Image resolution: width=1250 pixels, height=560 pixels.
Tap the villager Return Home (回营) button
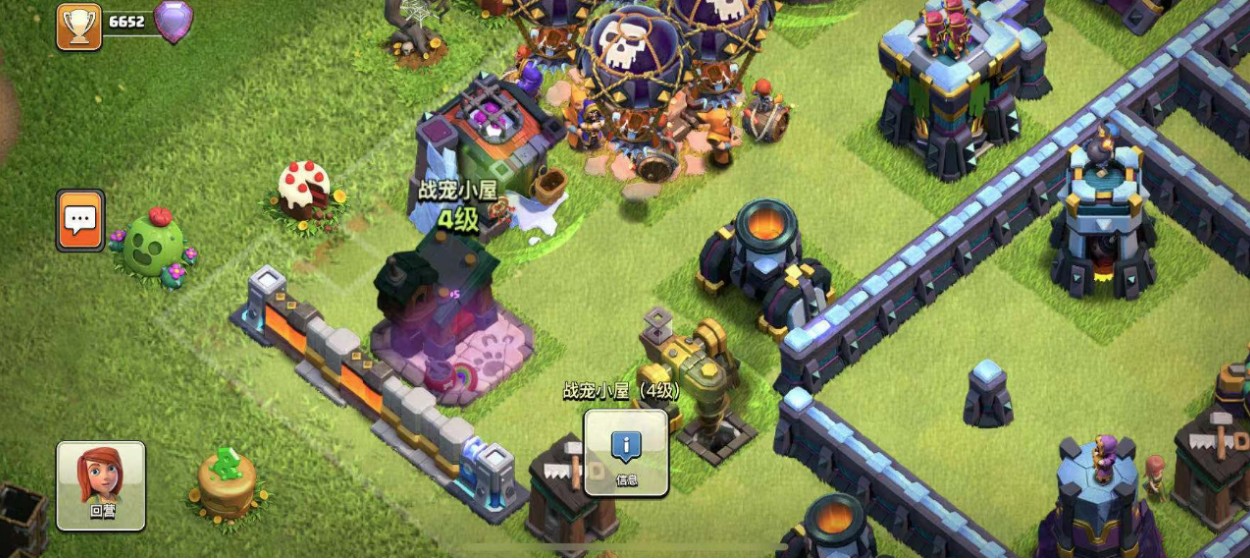point(101,485)
